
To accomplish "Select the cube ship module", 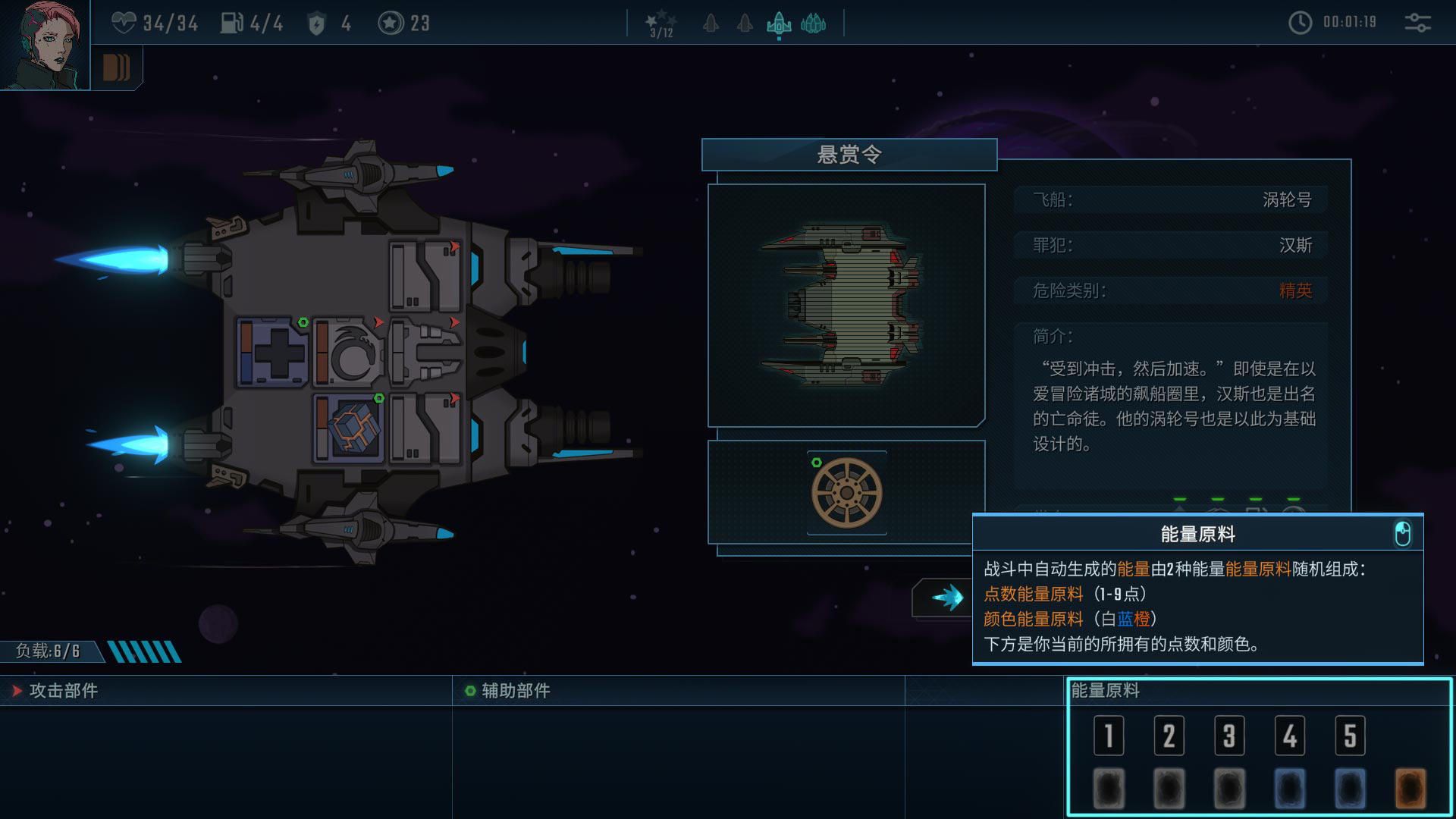I will 350,428.
